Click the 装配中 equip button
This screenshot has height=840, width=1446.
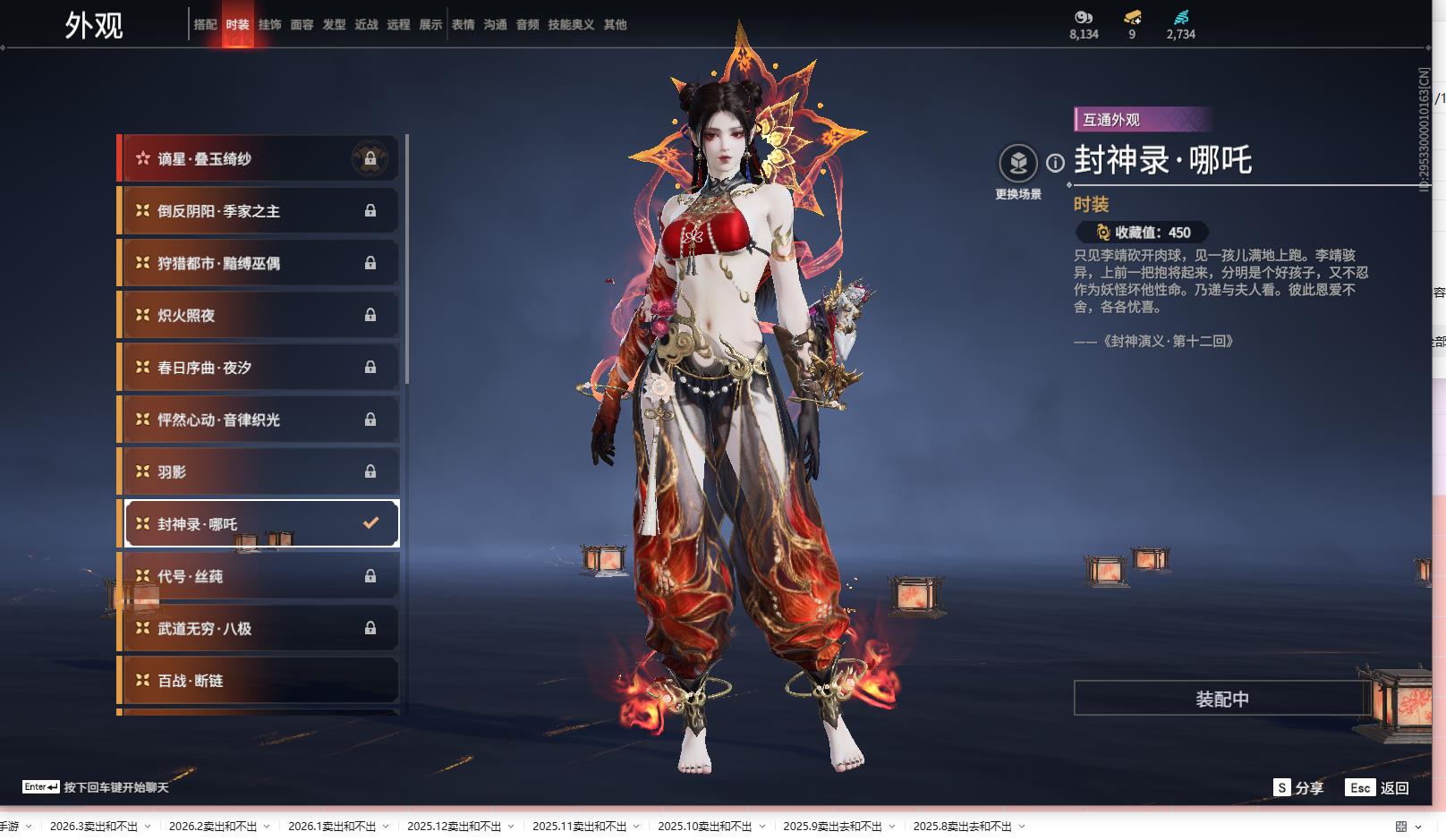pyautogui.click(x=1221, y=699)
